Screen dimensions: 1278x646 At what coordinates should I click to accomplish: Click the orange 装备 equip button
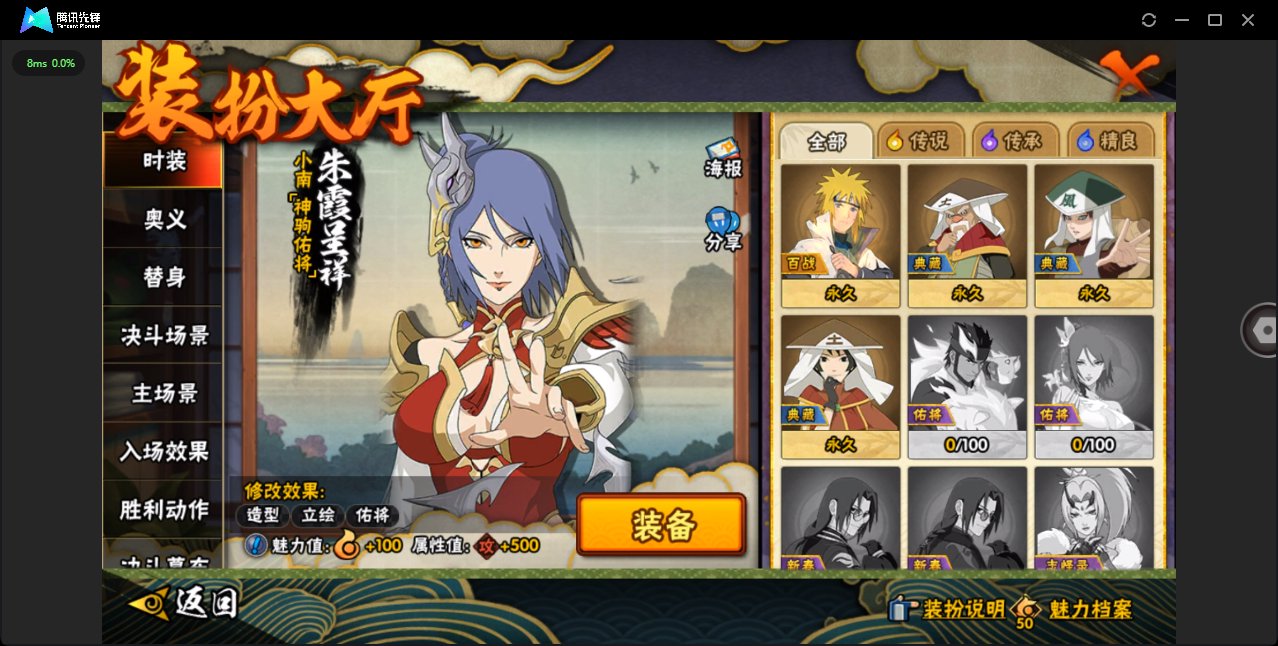pos(661,524)
